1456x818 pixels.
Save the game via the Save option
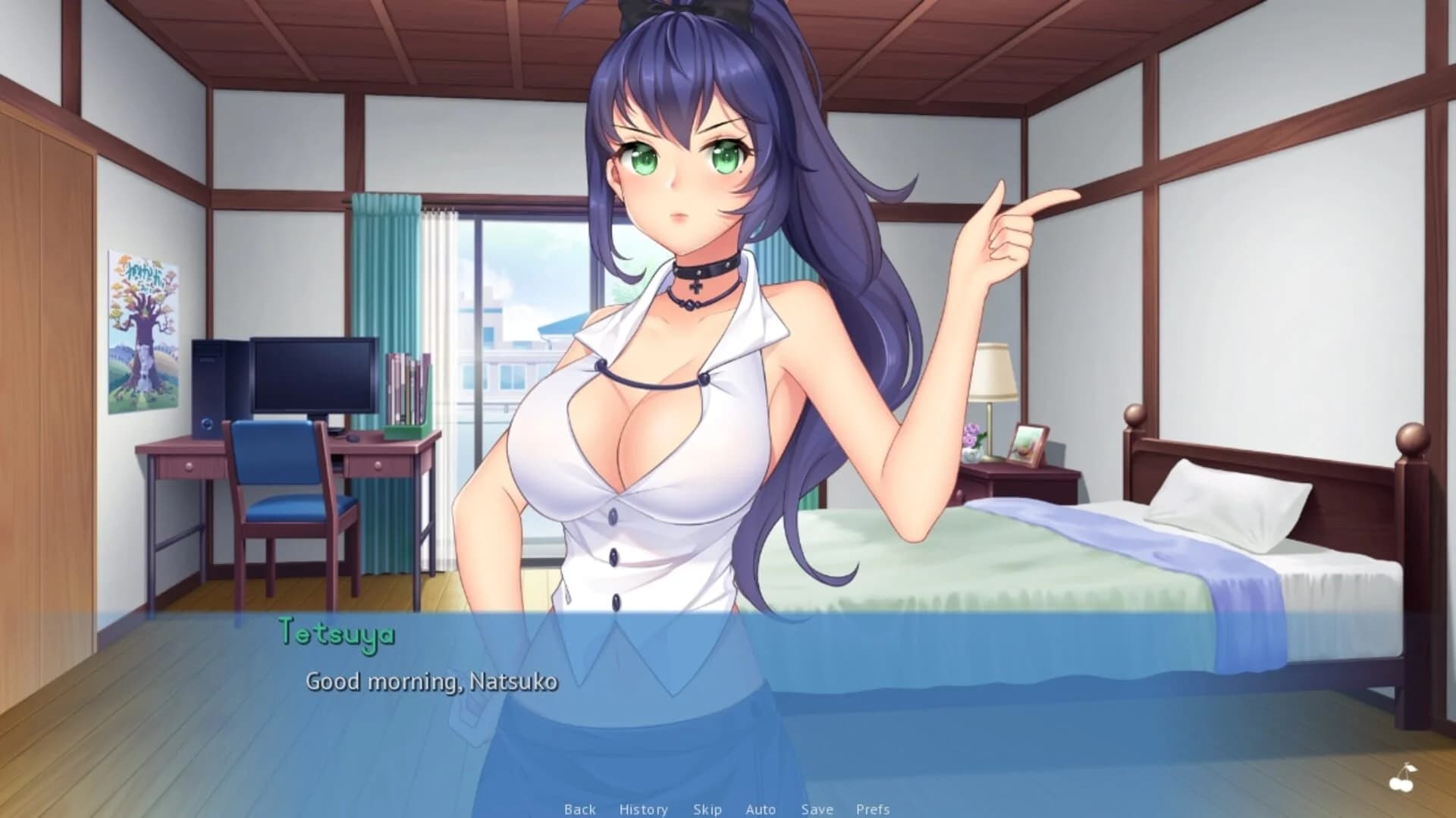pyautogui.click(x=817, y=808)
